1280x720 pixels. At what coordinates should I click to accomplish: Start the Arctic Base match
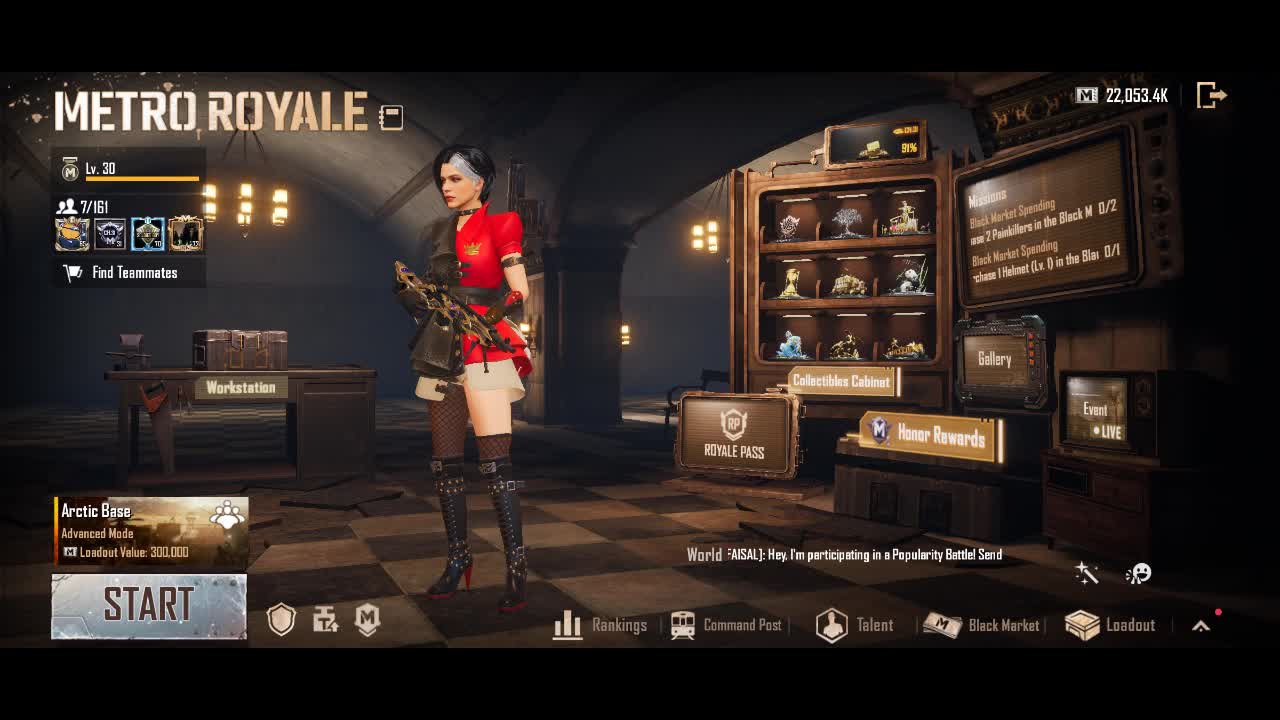149,606
